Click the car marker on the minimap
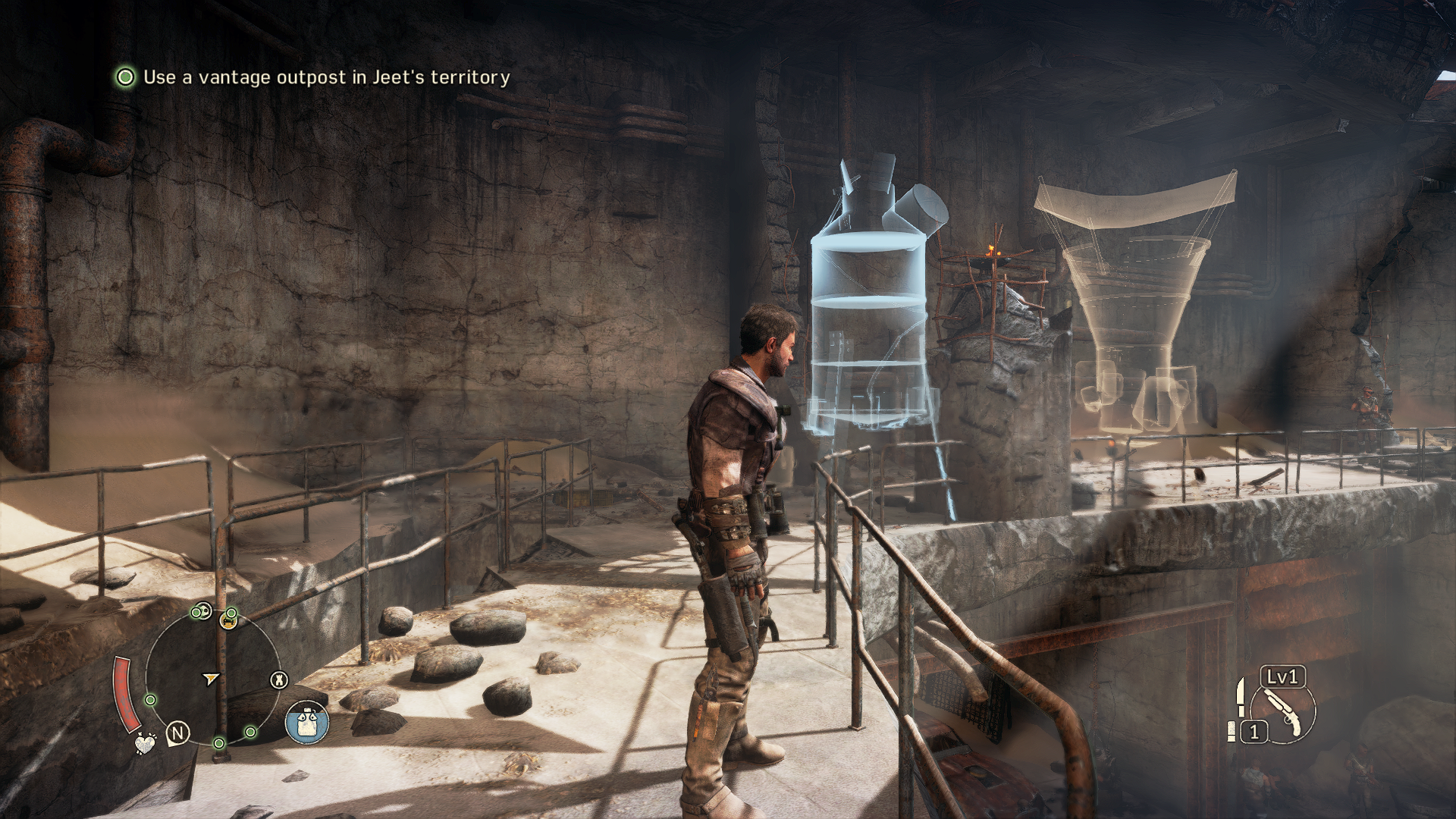1456x819 pixels. coord(227,622)
